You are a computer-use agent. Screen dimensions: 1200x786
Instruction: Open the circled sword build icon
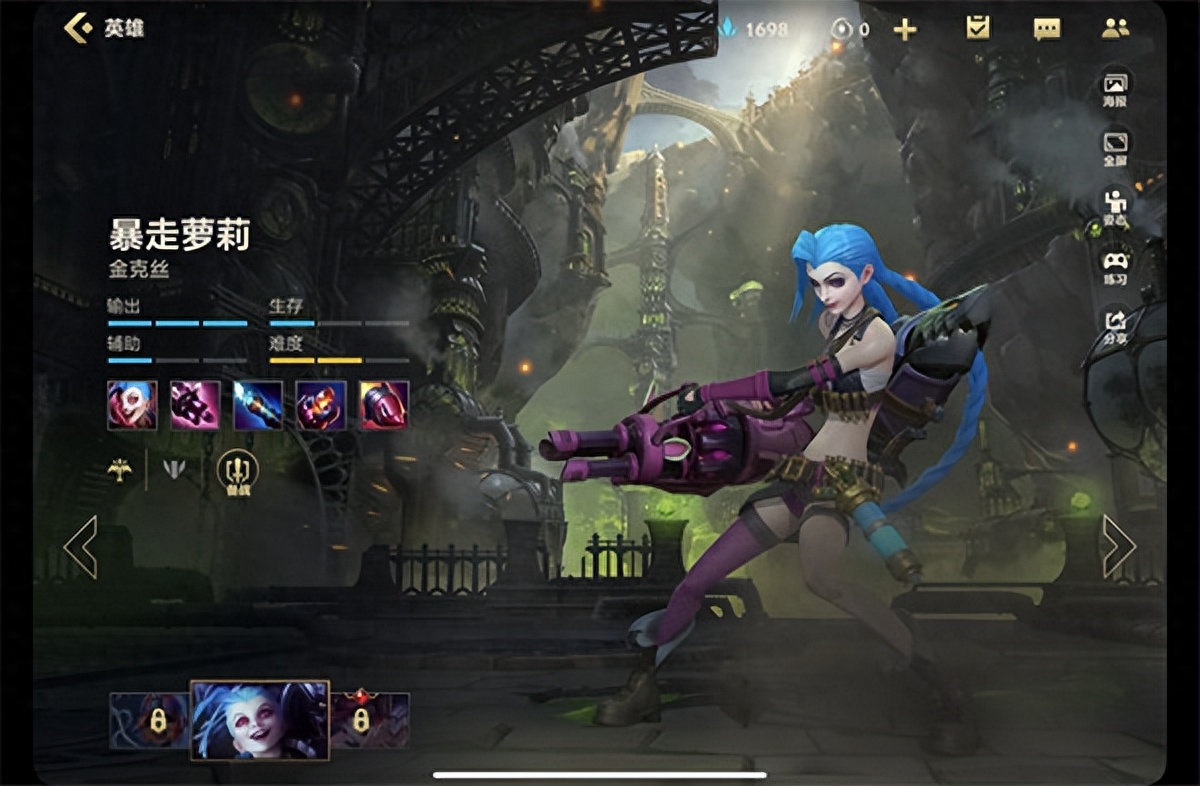pyautogui.click(x=237, y=471)
